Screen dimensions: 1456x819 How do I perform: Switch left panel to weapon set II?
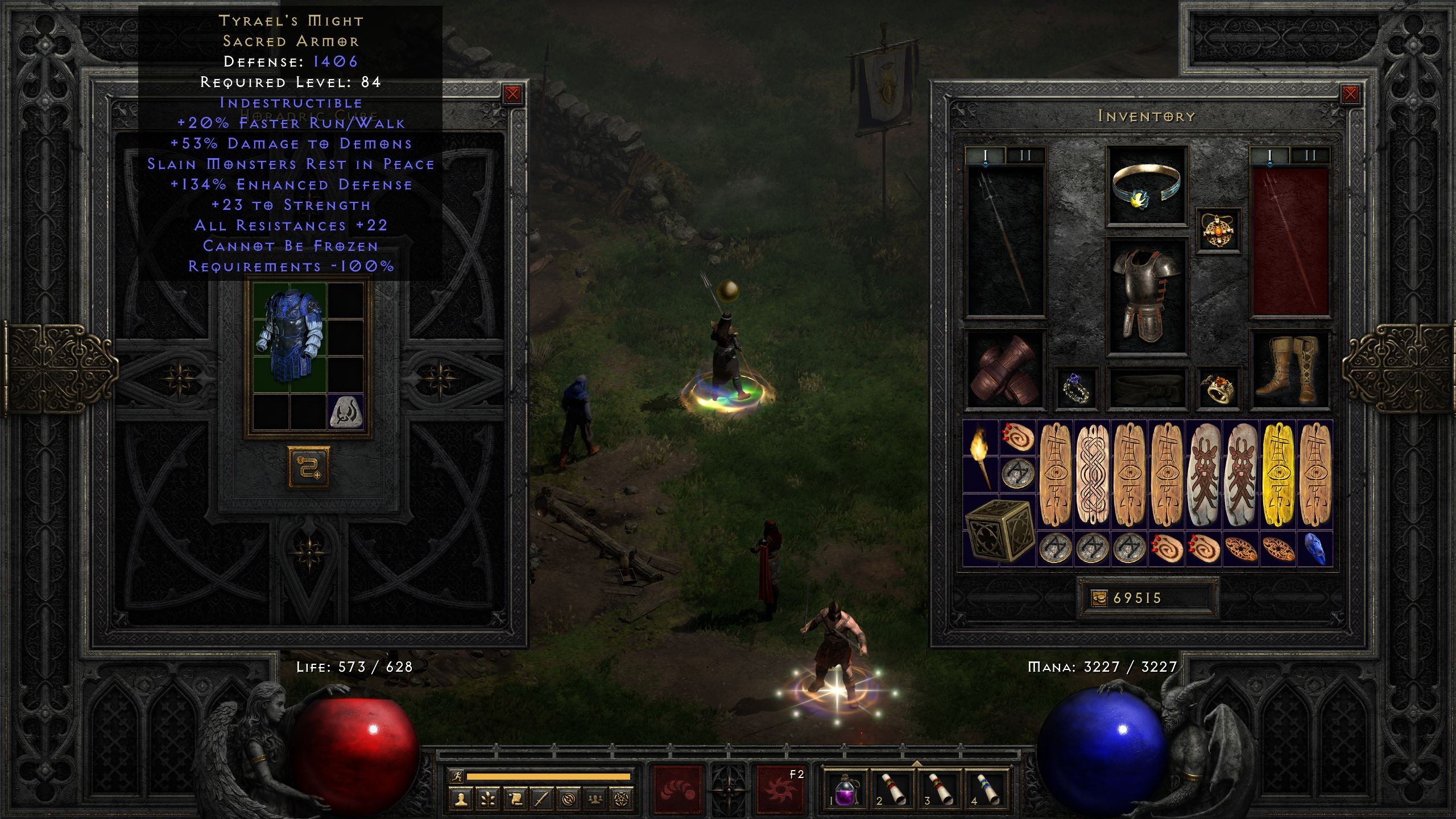[x=1025, y=155]
